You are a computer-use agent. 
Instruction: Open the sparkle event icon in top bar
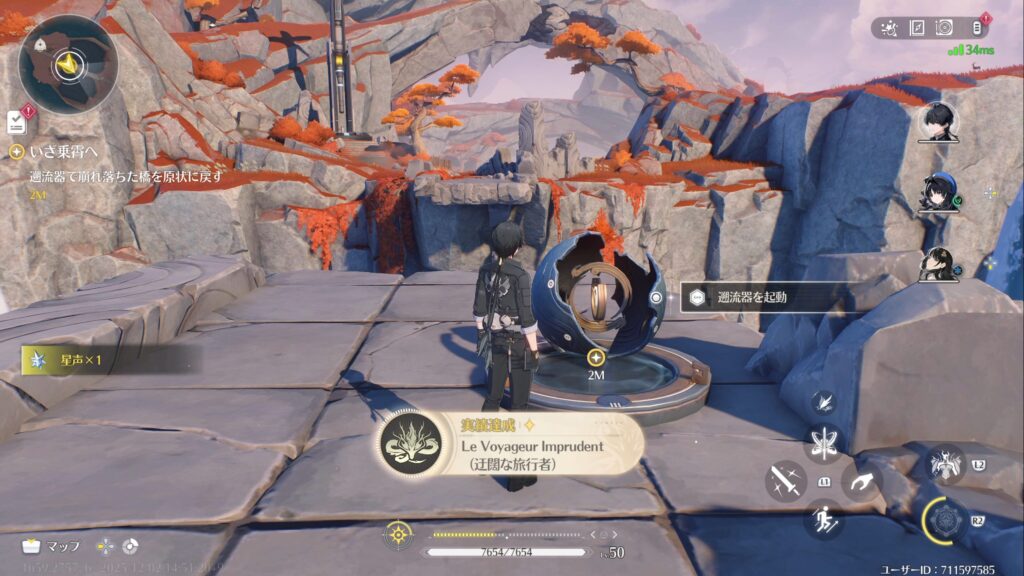(x=888, y=28)
